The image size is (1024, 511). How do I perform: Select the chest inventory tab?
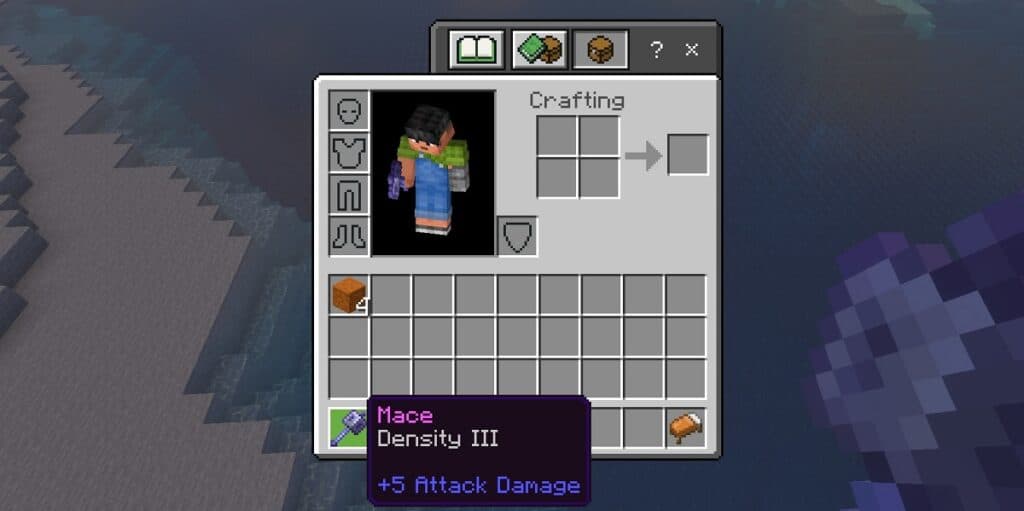click(x=601, y=49)
